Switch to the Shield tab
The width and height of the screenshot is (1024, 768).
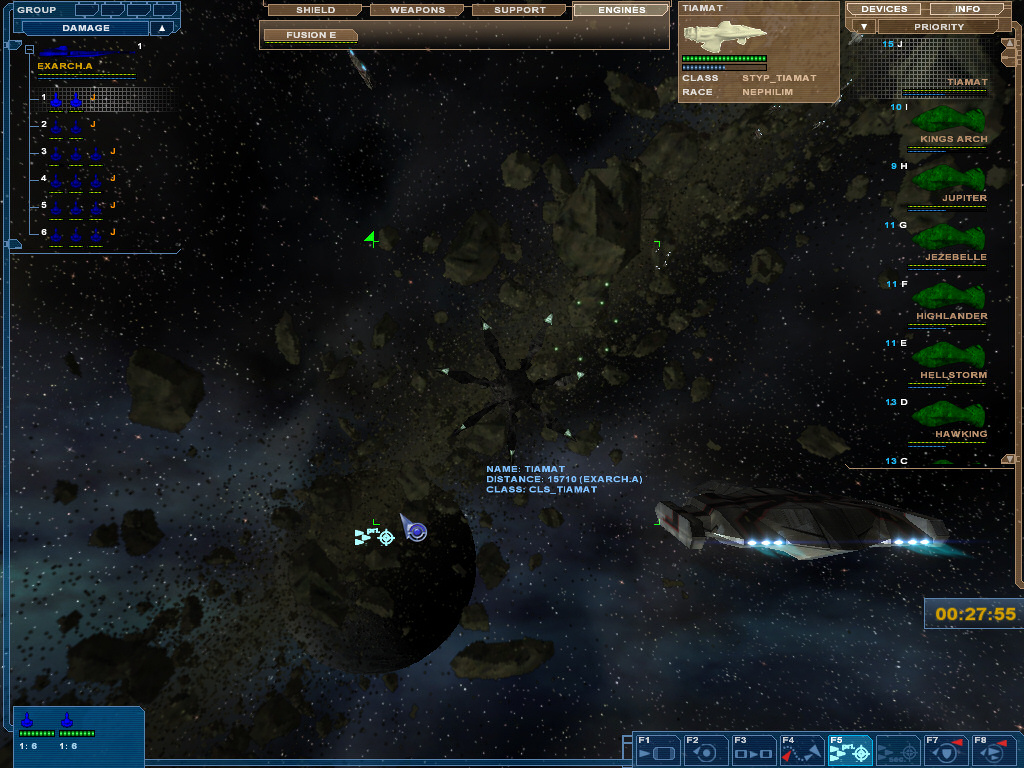(x=315, y=10)
